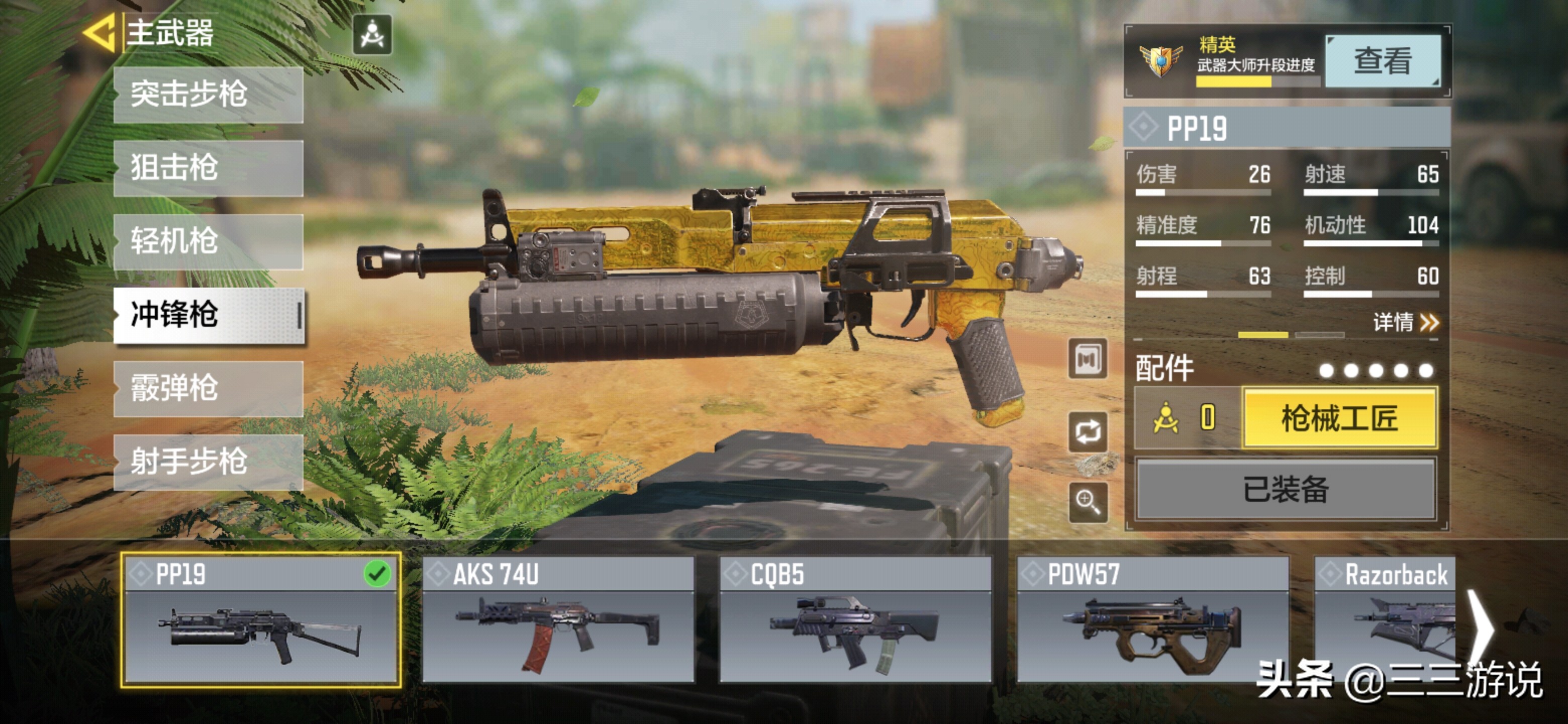This screenshot has width=1568, height=724.
Task: Click the gunsmith compass icon beside the title
Action: tap(372, 35)
